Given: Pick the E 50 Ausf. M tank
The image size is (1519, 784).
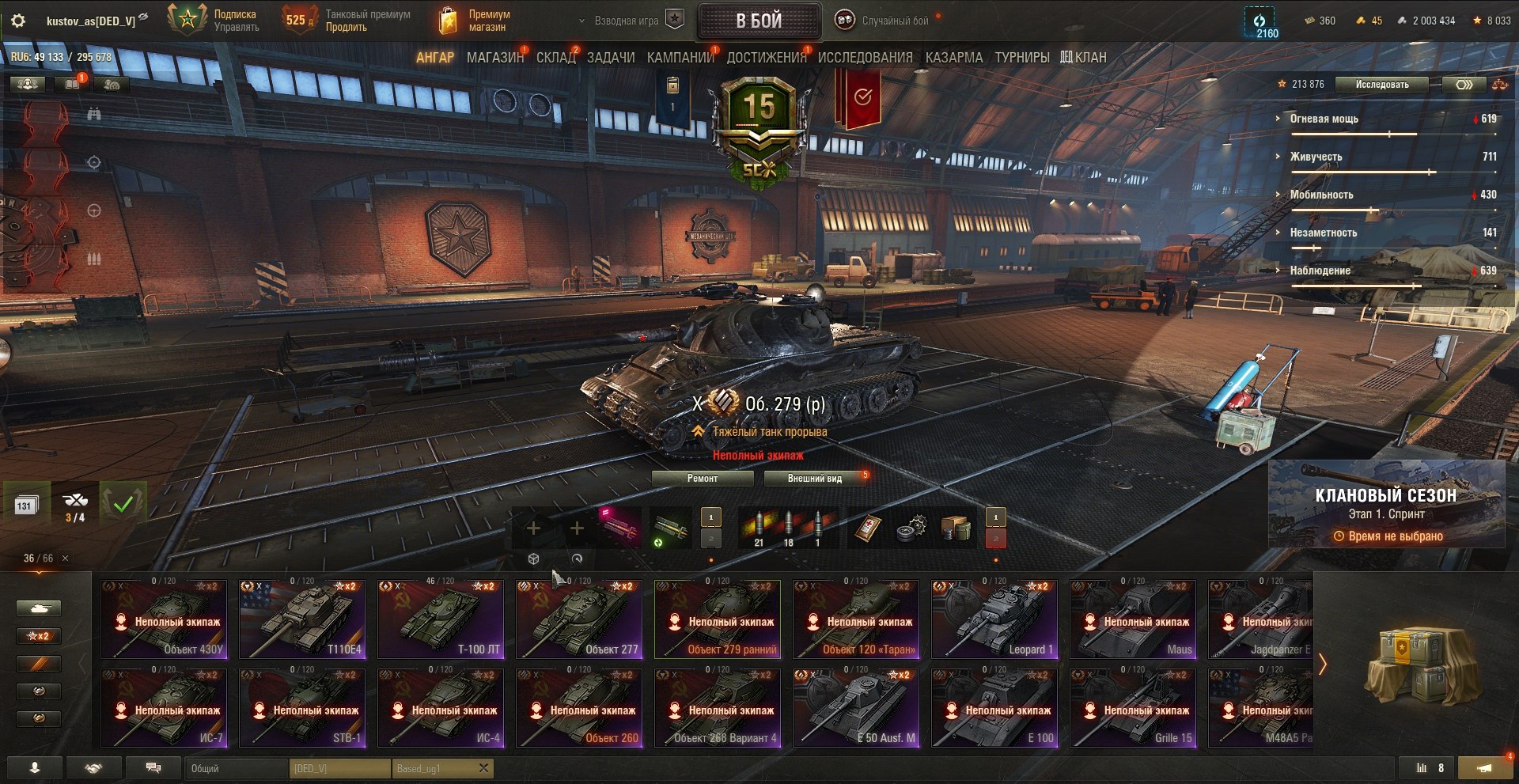Looking at the screenshot, I should pyautogui.click(x=856, y=708).
